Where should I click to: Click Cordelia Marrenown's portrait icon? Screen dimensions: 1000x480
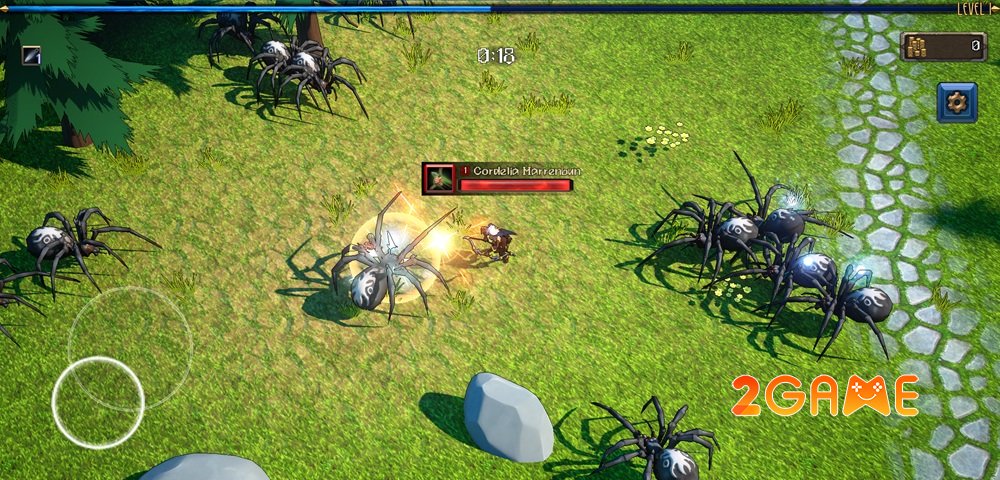439,178
